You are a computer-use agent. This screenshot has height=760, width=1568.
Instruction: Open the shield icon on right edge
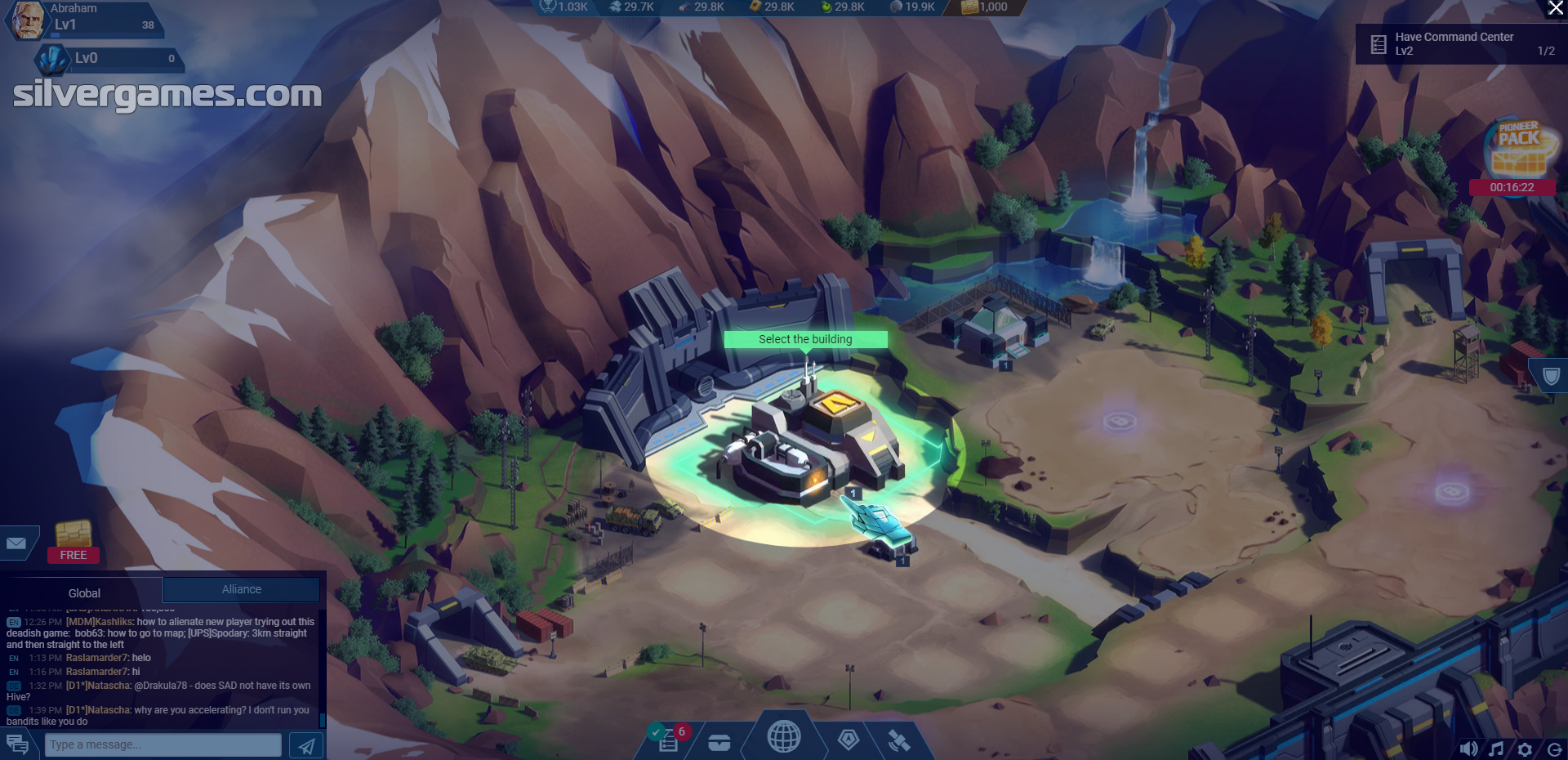[1550, 377]
